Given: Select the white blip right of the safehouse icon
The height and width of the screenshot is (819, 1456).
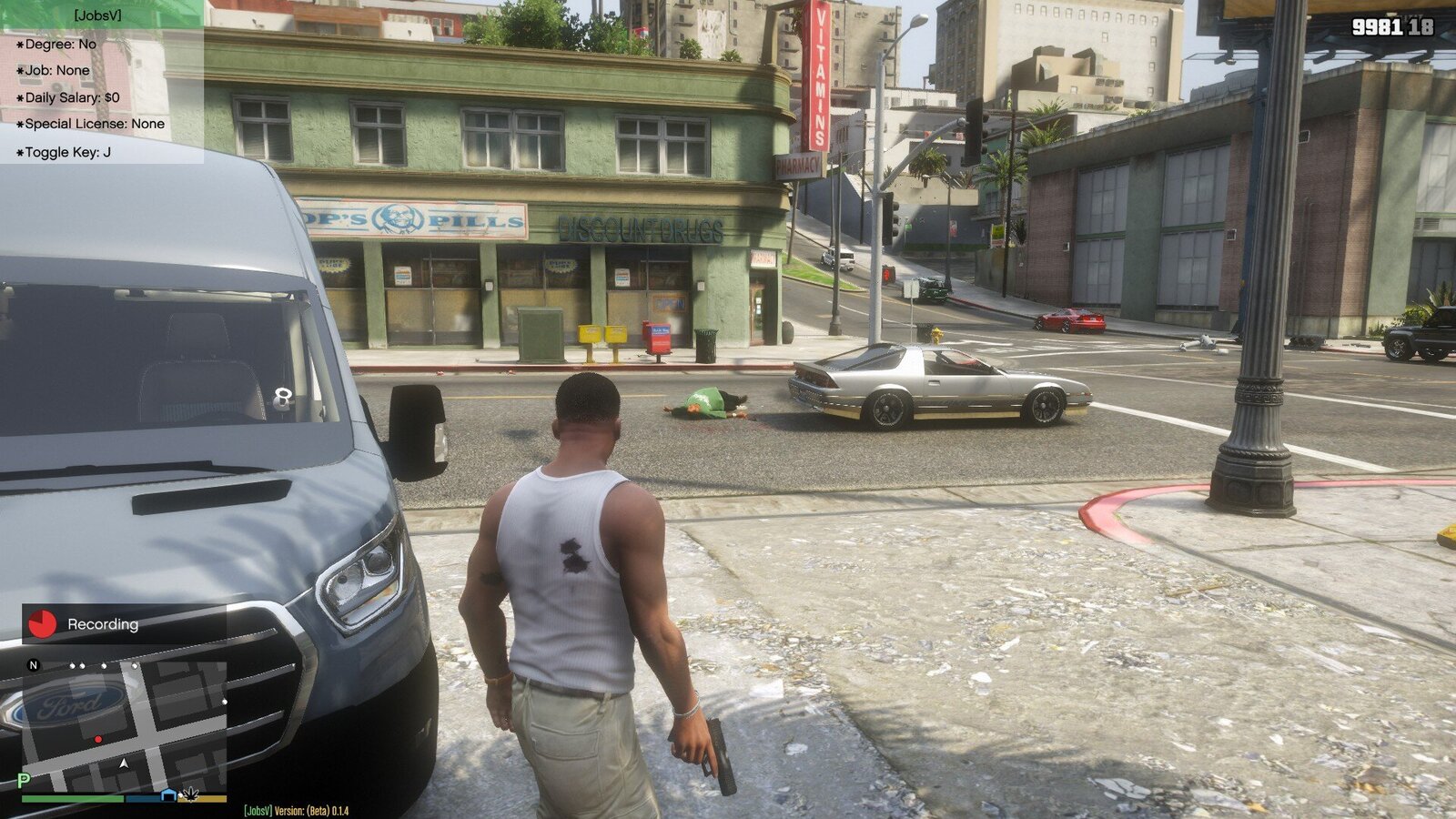Looking at the screenshot, I should click(x=181, y=794).
